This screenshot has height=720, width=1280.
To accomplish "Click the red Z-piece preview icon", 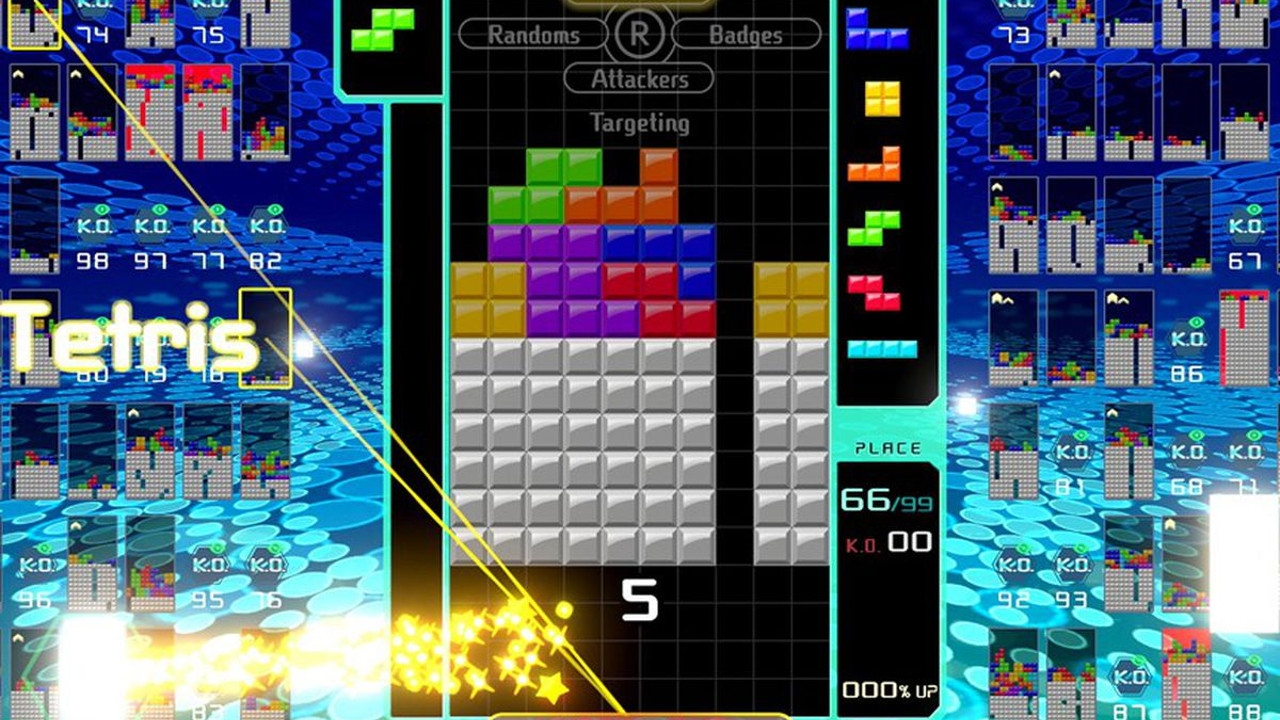I will (x=873, y=292).
